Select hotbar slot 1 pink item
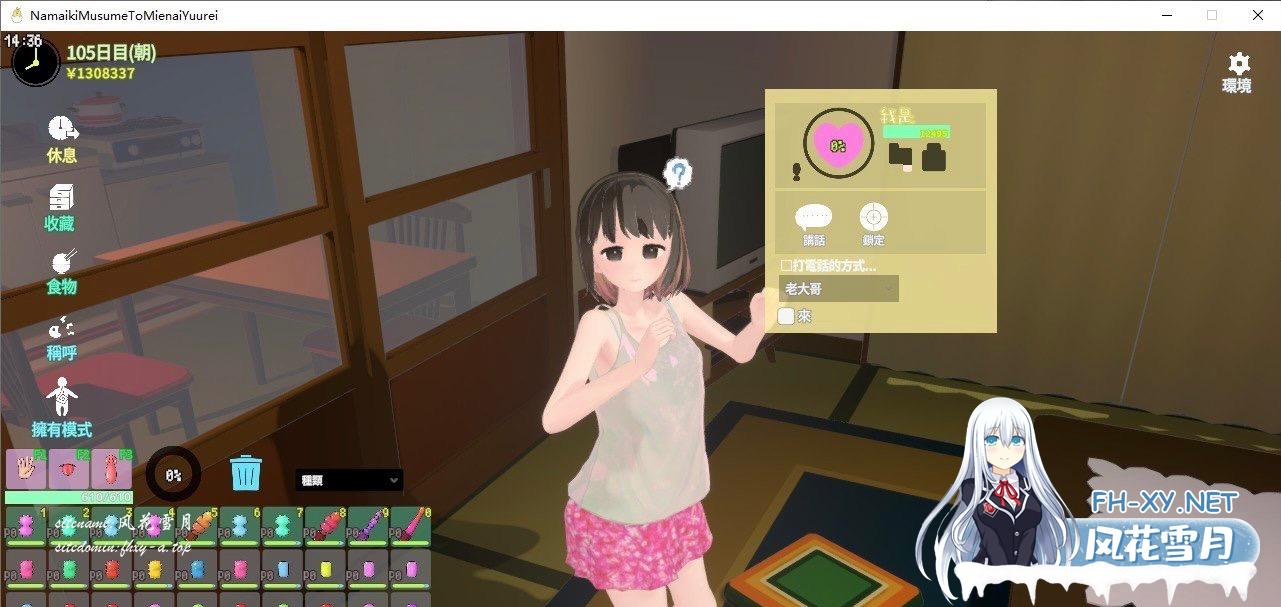The image size is (1281, 607). pos(25,523)
